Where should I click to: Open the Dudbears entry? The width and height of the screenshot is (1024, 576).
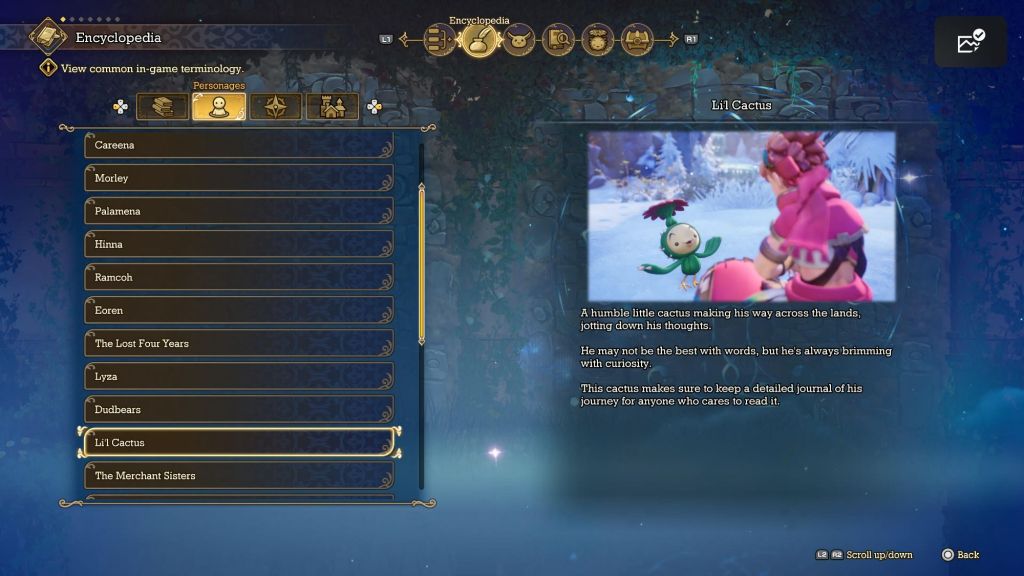click(238, 409)
